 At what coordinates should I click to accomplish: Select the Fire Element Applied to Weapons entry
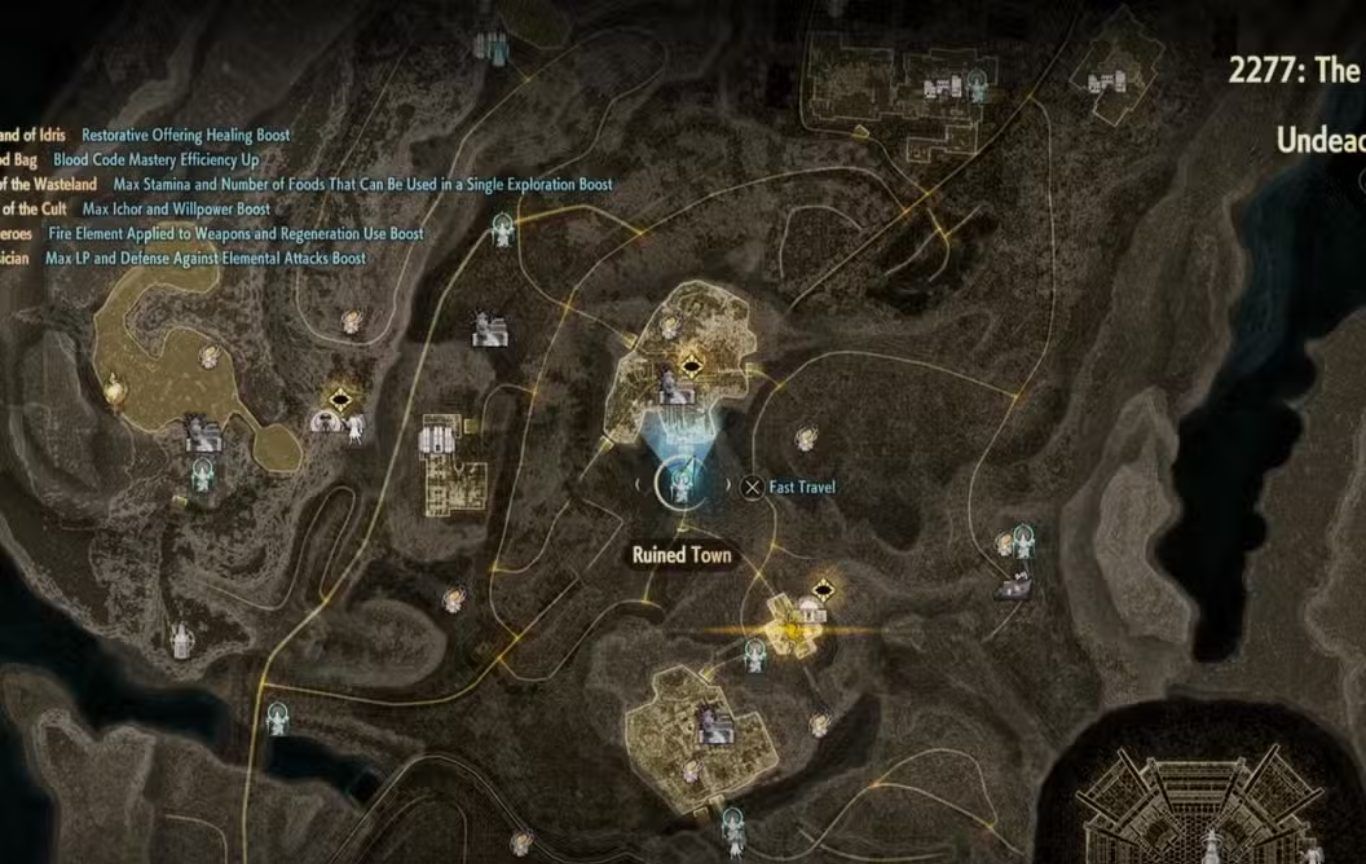coord(236,234)
